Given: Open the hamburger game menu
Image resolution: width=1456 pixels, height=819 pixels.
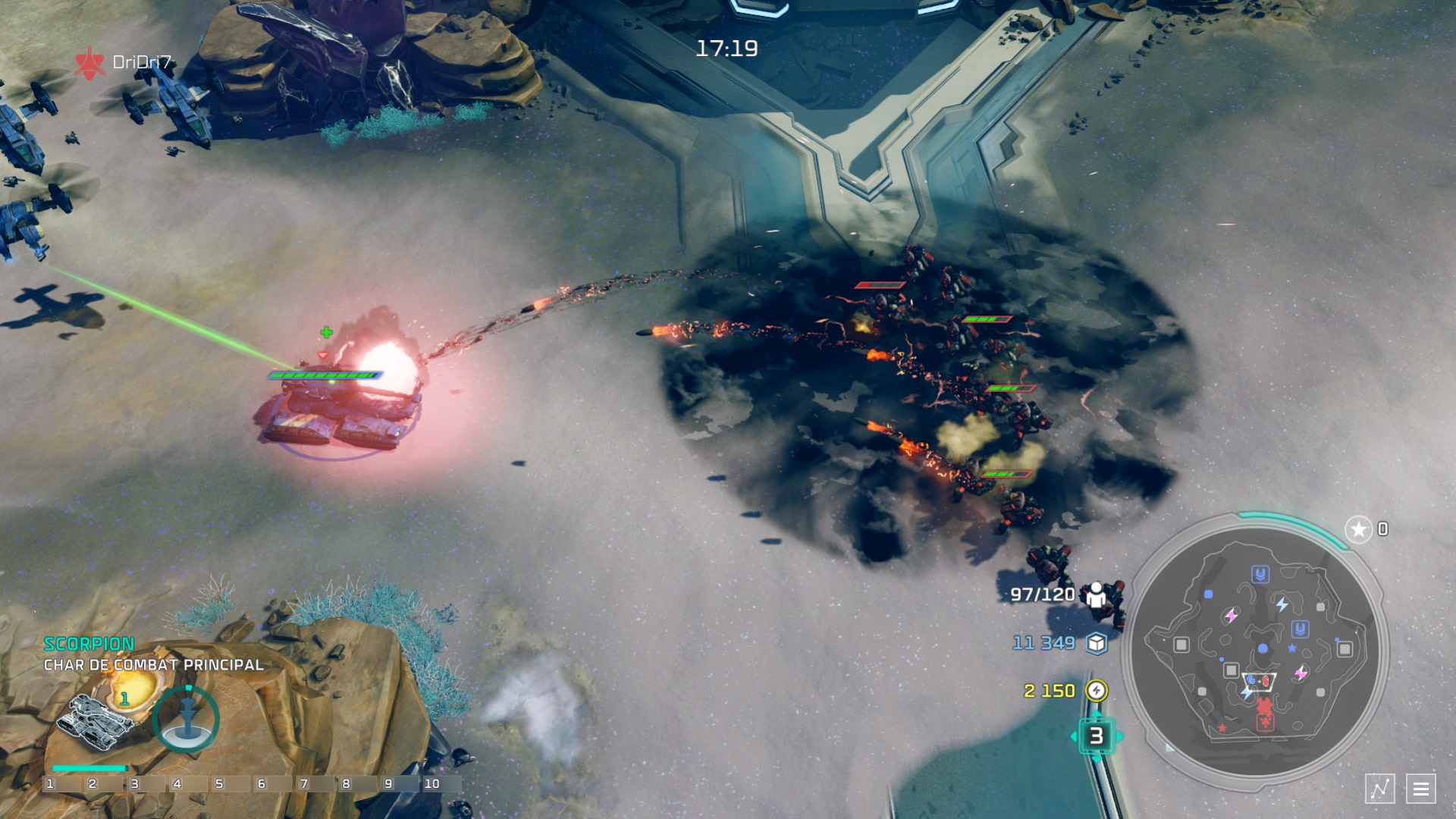Looking at the screenshot, I should [1420, 789].
